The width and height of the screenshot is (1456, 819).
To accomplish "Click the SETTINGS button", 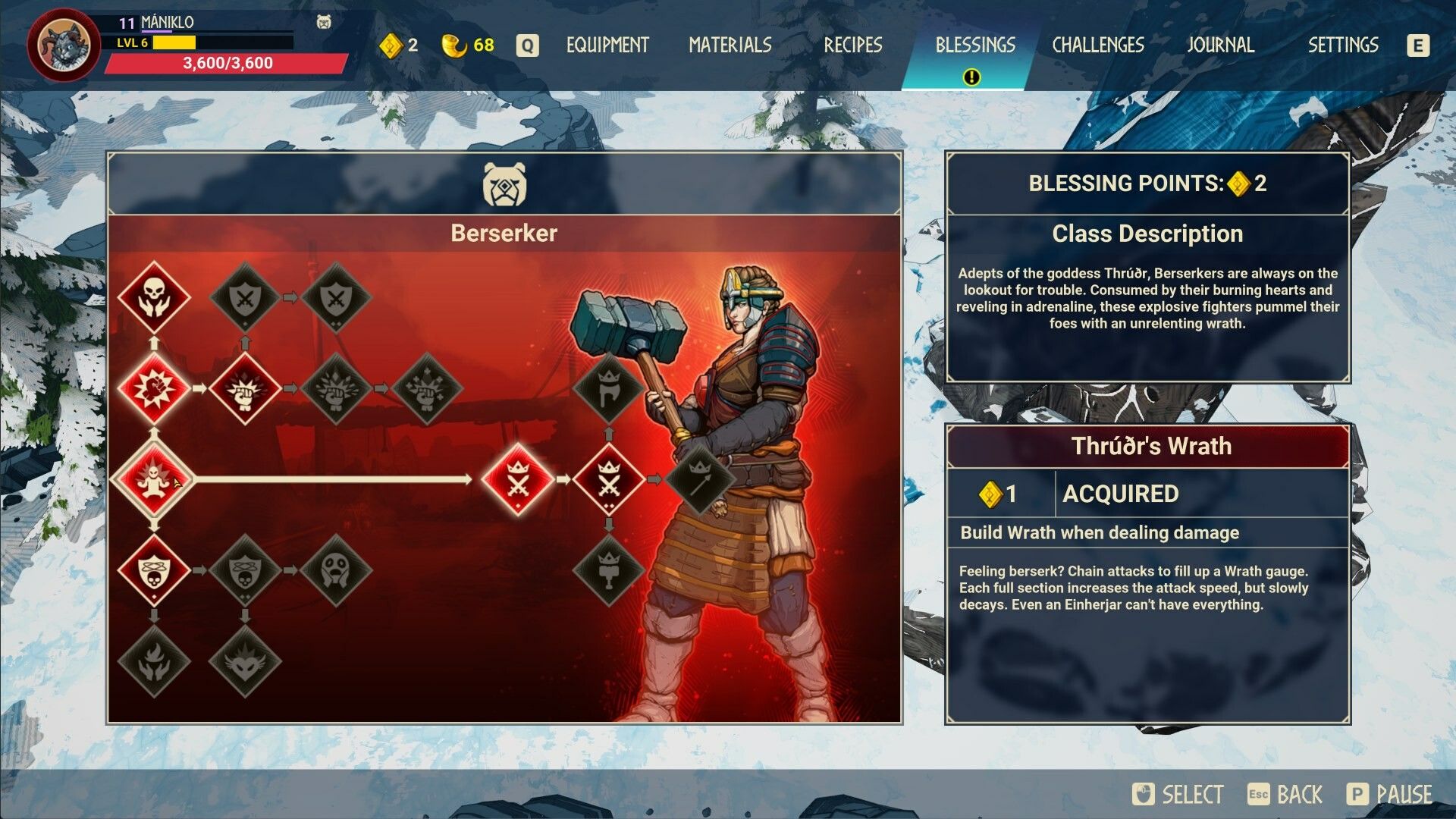I will [x=1342, y=45].
